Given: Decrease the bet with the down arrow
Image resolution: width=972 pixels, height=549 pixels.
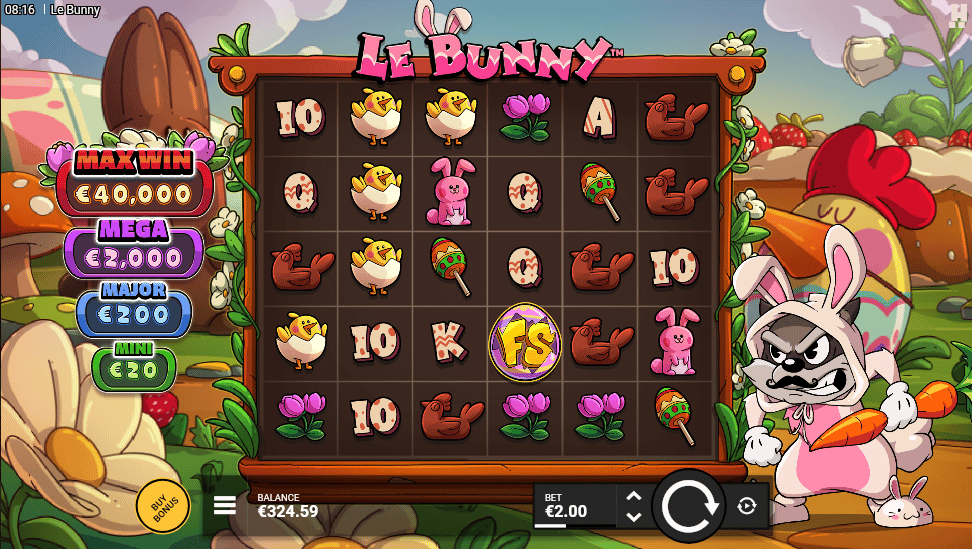Looking at the screenshot, I should tap(633, 517).
